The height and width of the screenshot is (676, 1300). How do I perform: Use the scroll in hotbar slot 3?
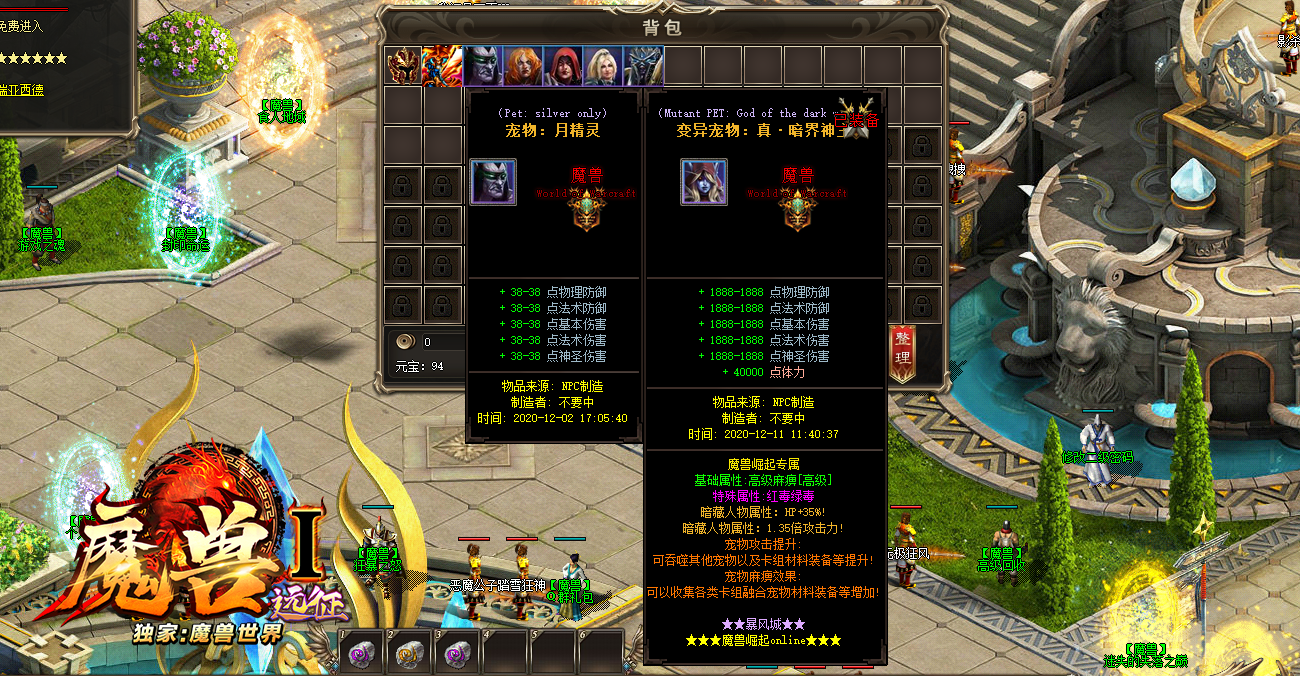coord(456,653)
